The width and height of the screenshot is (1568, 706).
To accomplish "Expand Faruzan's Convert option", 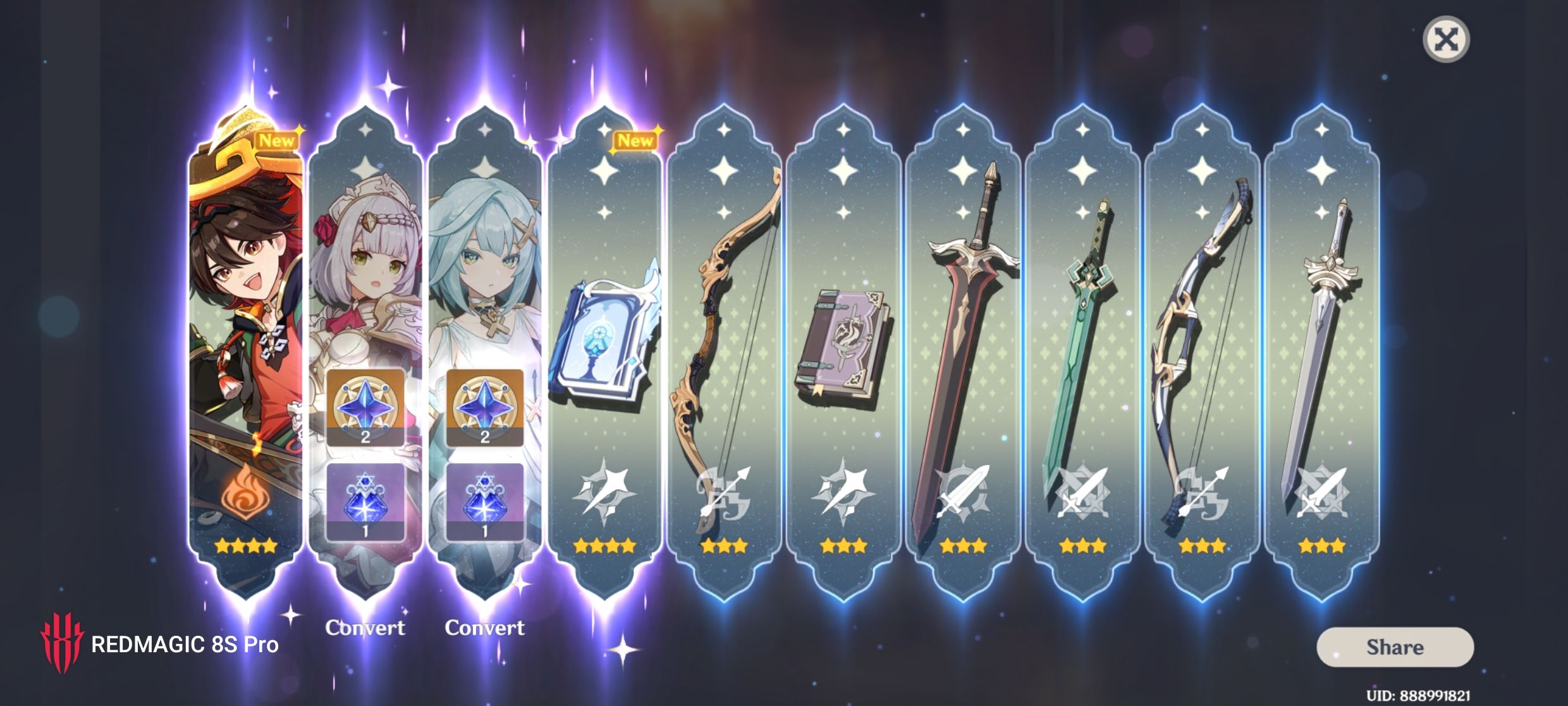I will (x=486, y=628).
